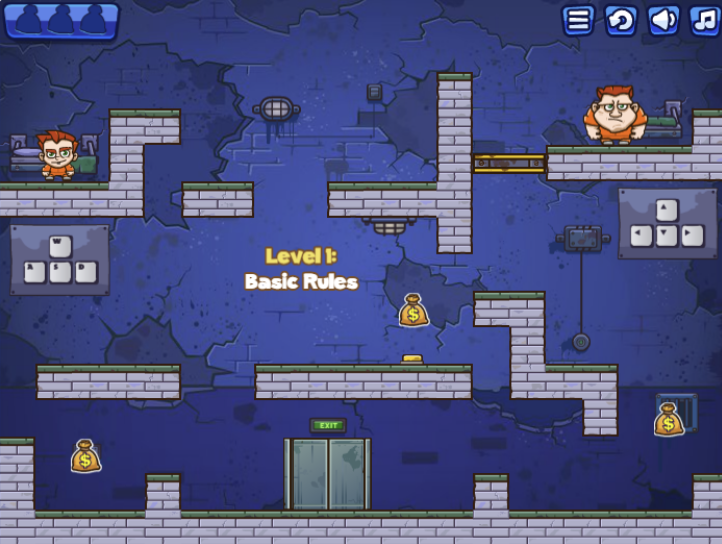
Task: Toggle the music note button
Action: [704, 20]
